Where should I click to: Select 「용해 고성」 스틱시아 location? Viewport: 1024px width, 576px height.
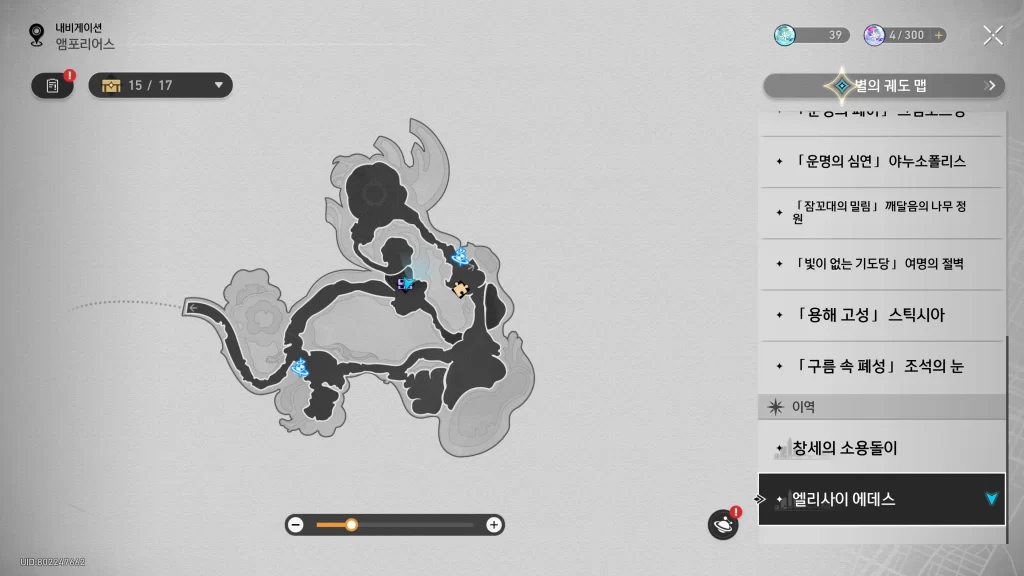tap(880, 315)
